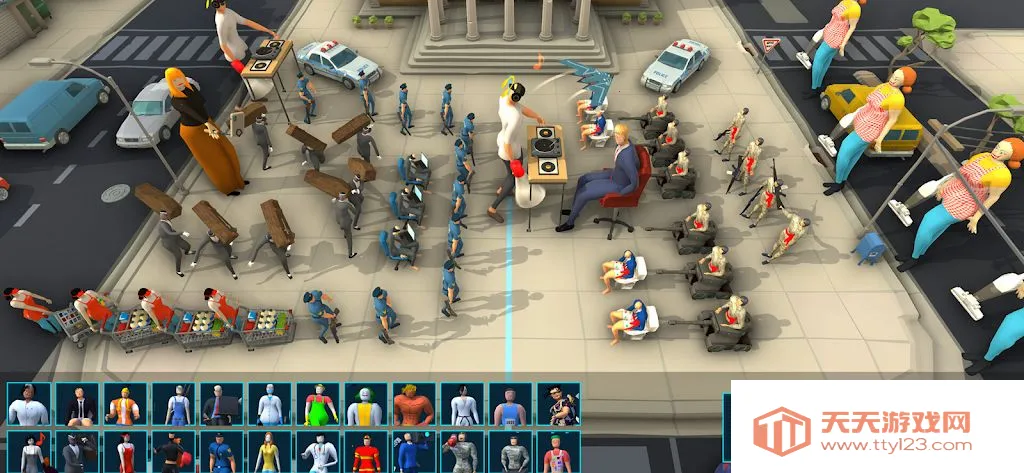This screenshot has width=1024, height=473.
Task: Choose the shirtless orange bodybuilder unit
Action: pos(413,405)
